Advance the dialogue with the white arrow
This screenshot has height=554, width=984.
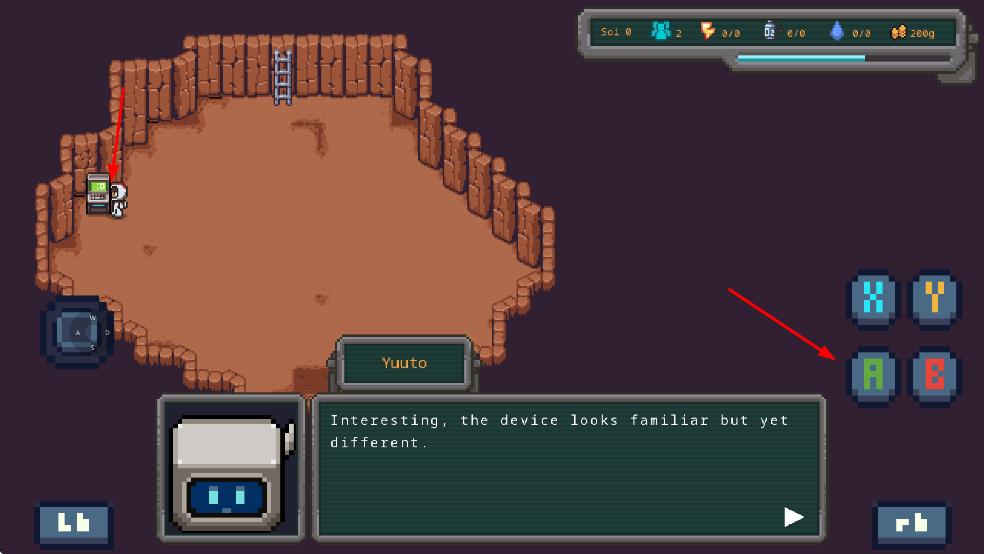coord(793,516)
